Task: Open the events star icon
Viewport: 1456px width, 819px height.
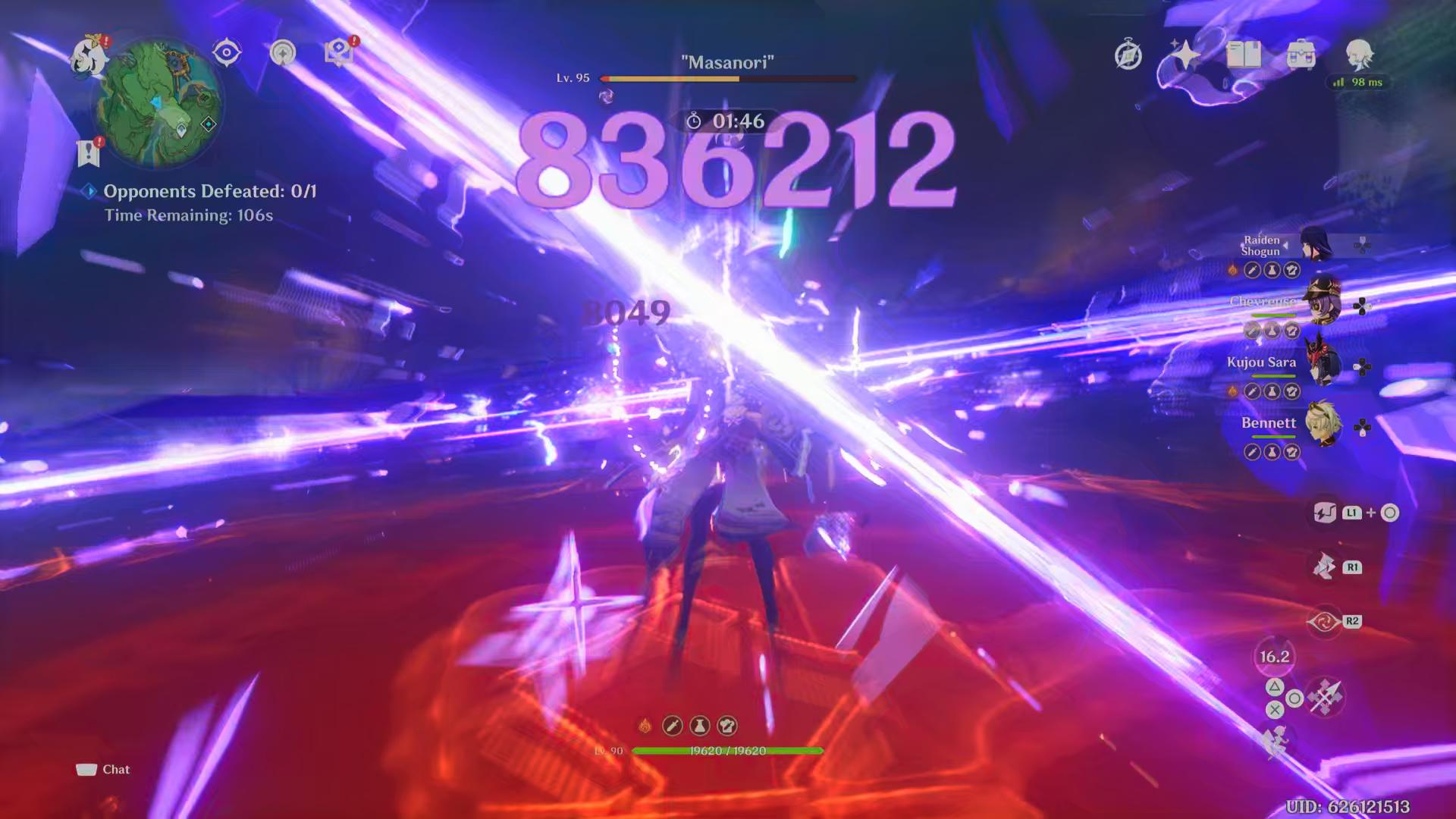Action: pyautogui.click(x=1187, y=53)
